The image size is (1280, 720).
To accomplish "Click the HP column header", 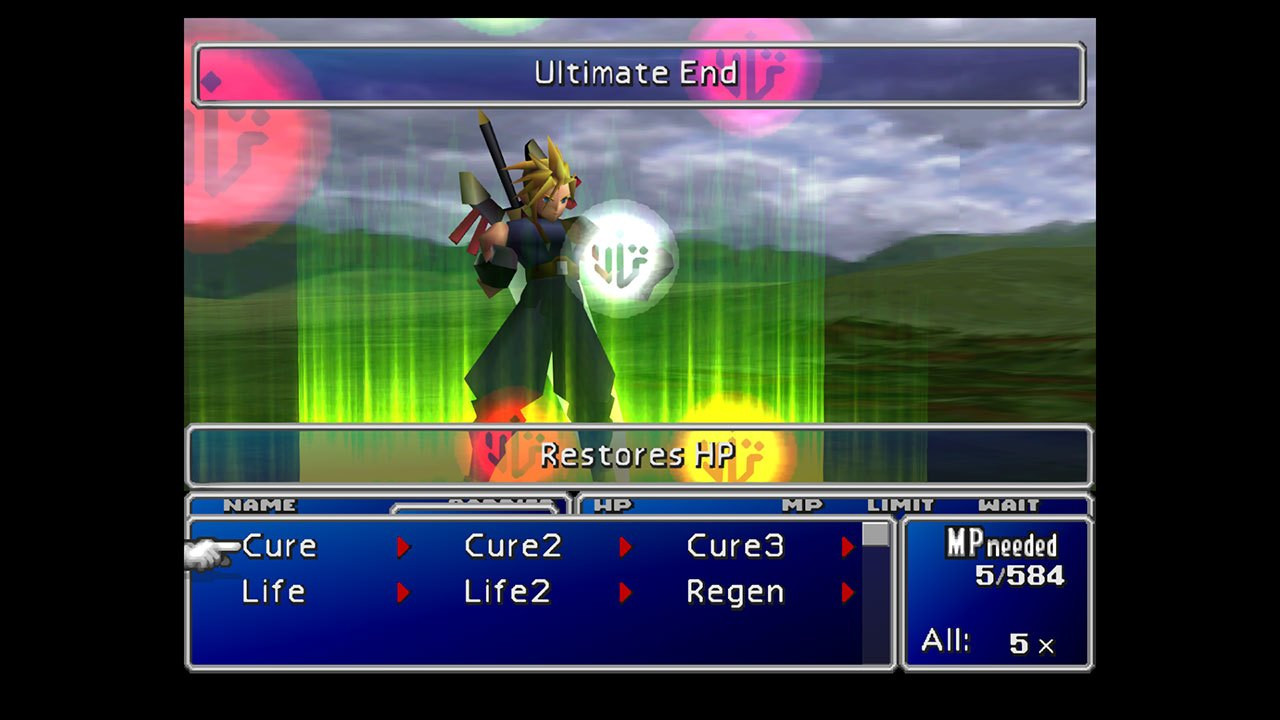I will [x=614, y=506].
